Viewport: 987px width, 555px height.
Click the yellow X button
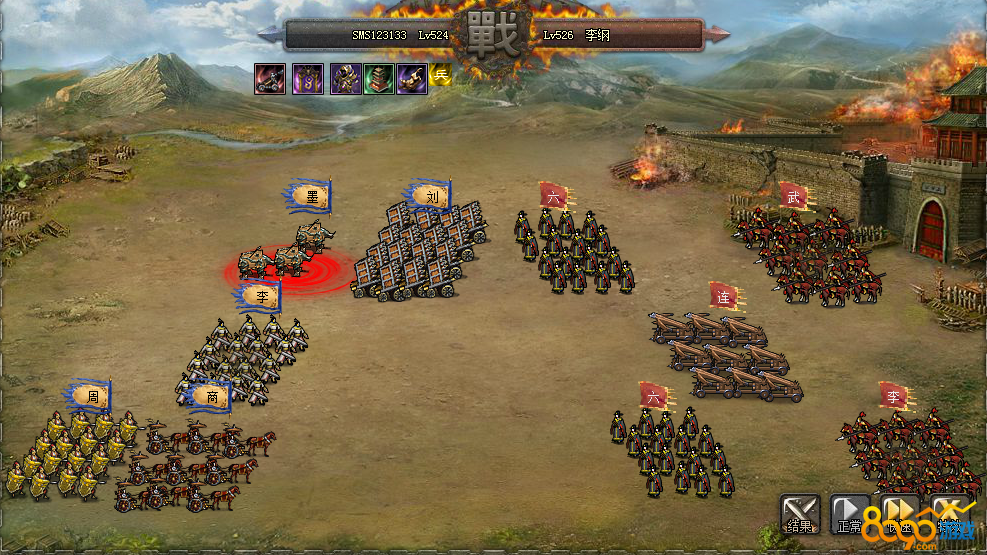pyautogui.click(x=950, y=512)
